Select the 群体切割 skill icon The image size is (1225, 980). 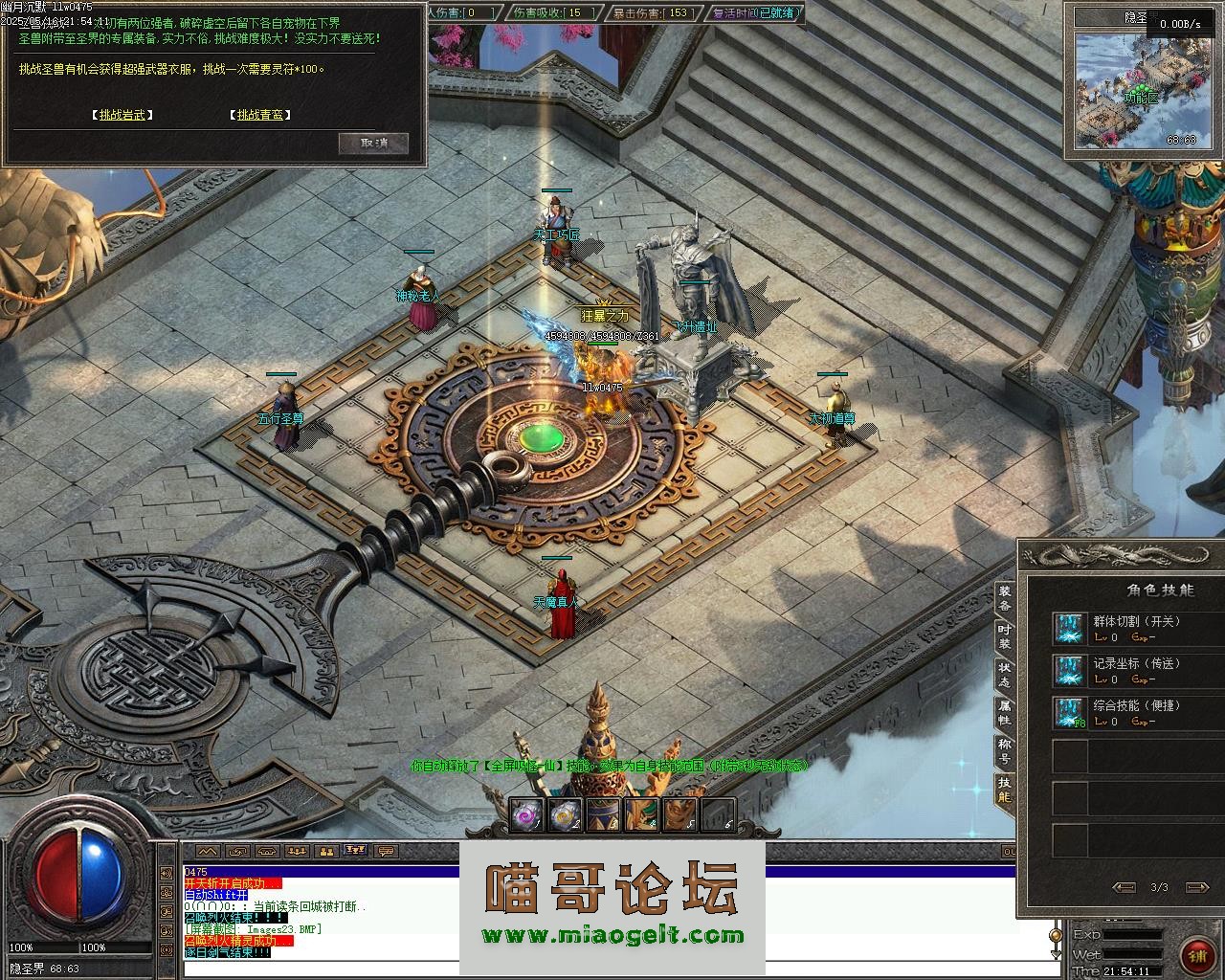point(1068,629)
